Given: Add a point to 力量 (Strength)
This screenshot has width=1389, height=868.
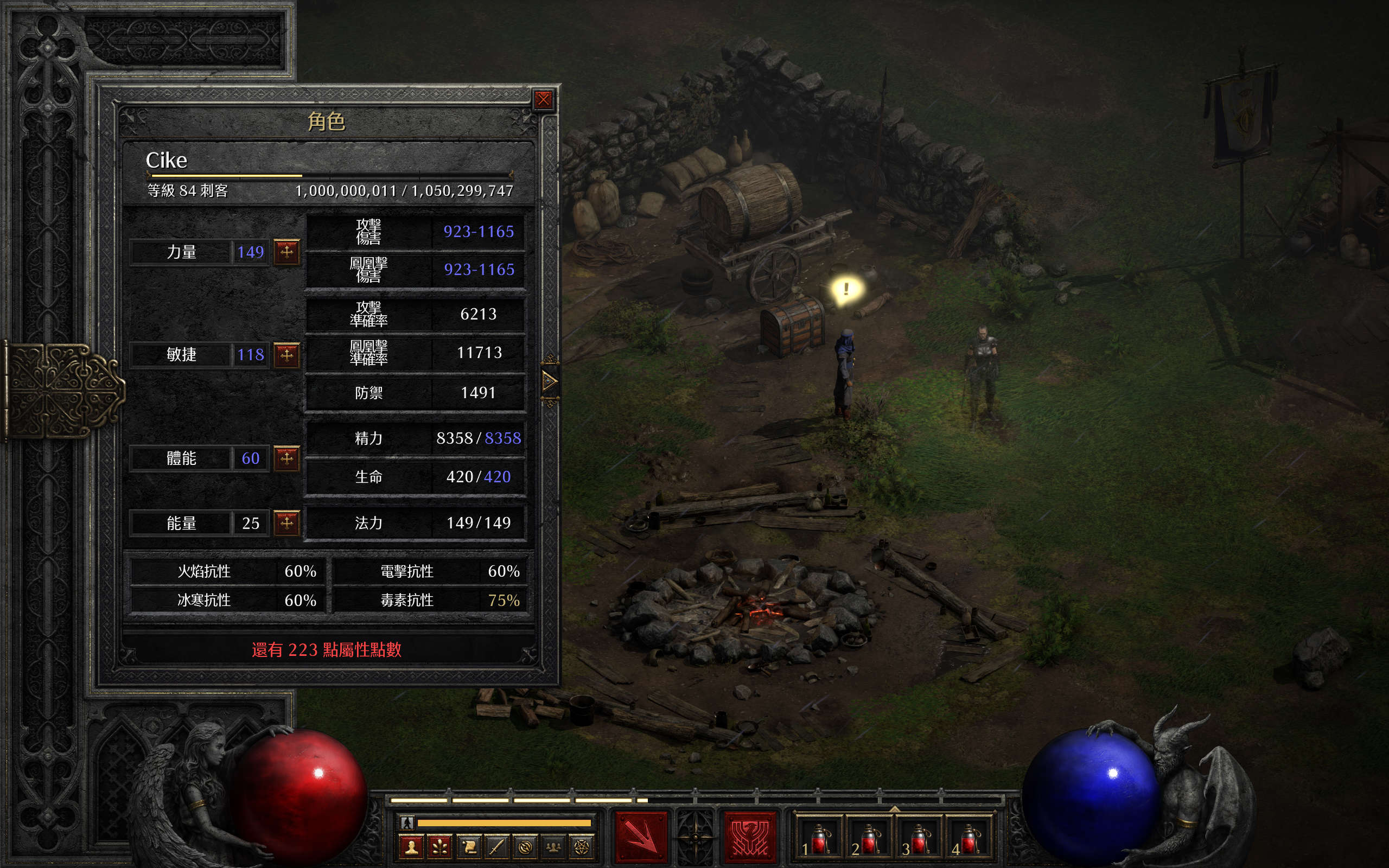Looking at the screenshot, I should pos(286,251).
